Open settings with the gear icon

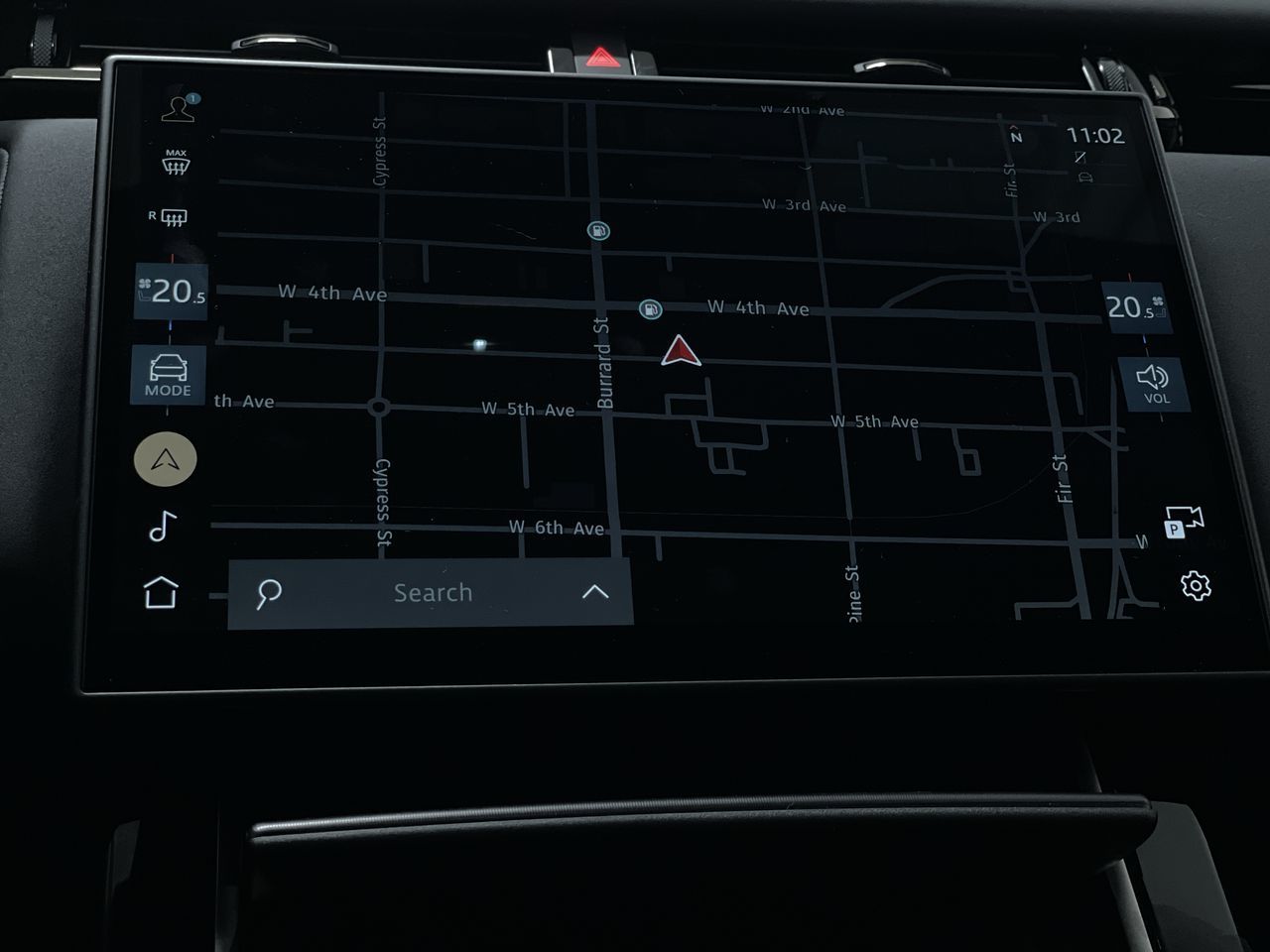(1196, 585)
